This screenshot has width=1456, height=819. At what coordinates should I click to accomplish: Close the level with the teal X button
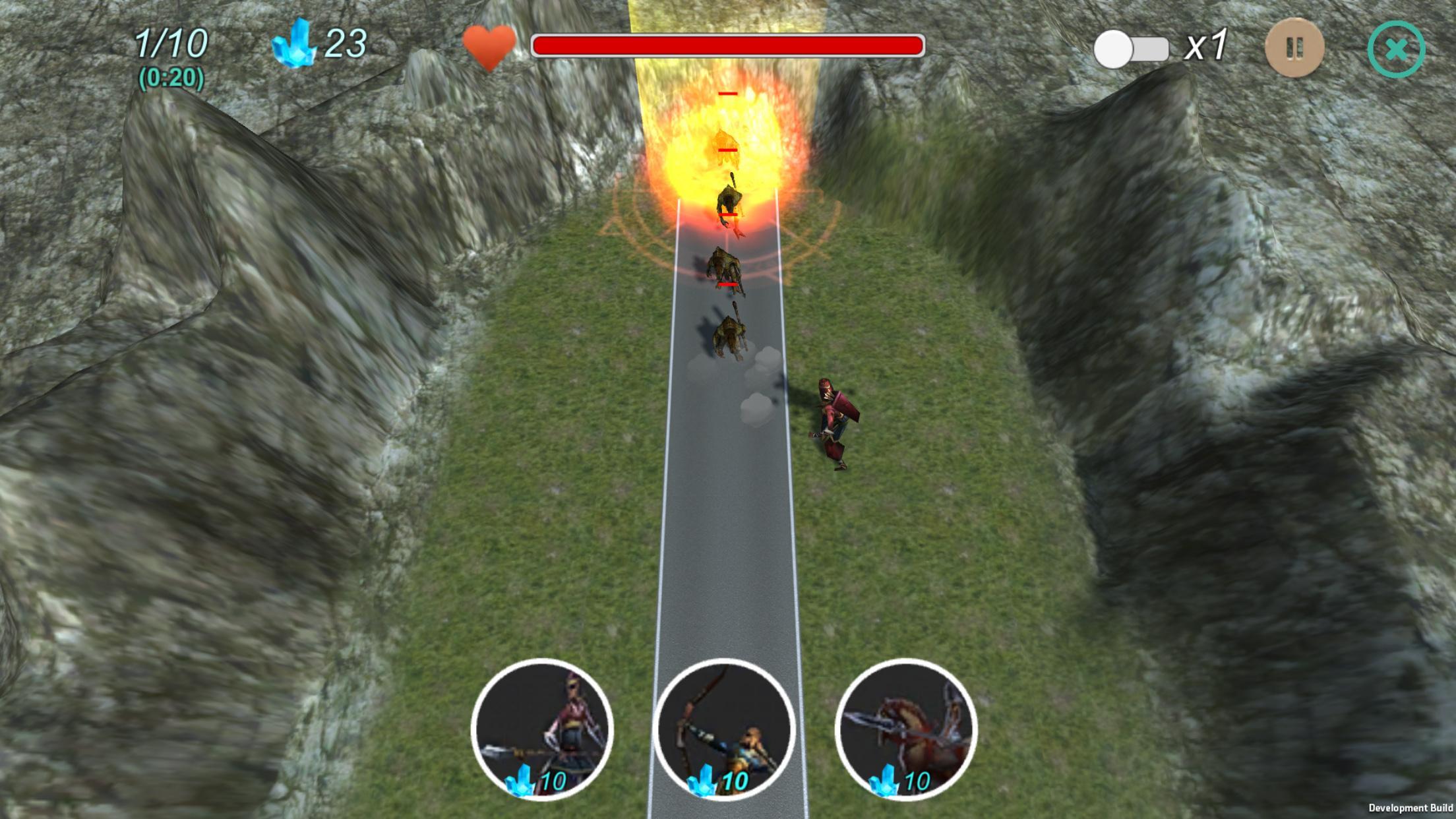(x=1396, y=49)
